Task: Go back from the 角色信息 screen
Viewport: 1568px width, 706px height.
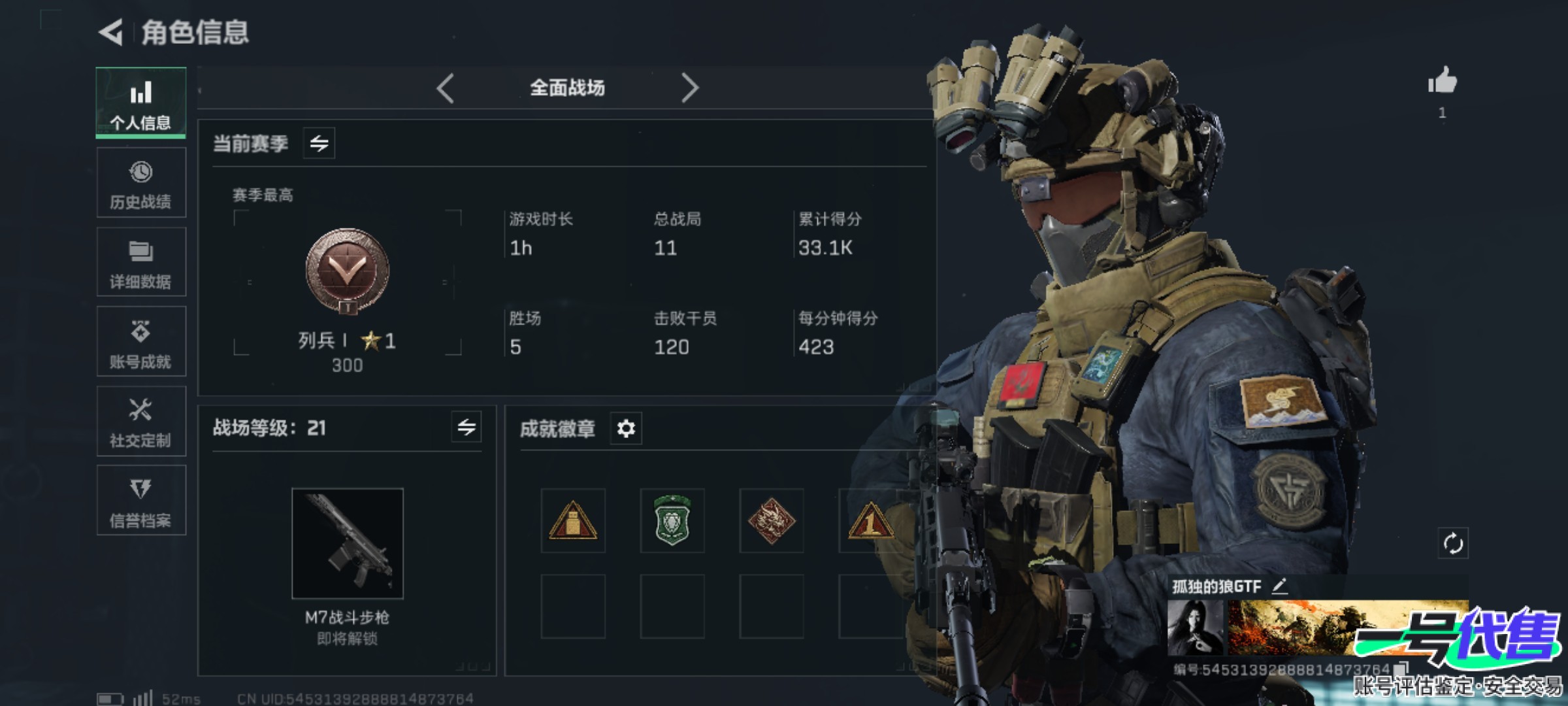Action: tap(111, 32)
